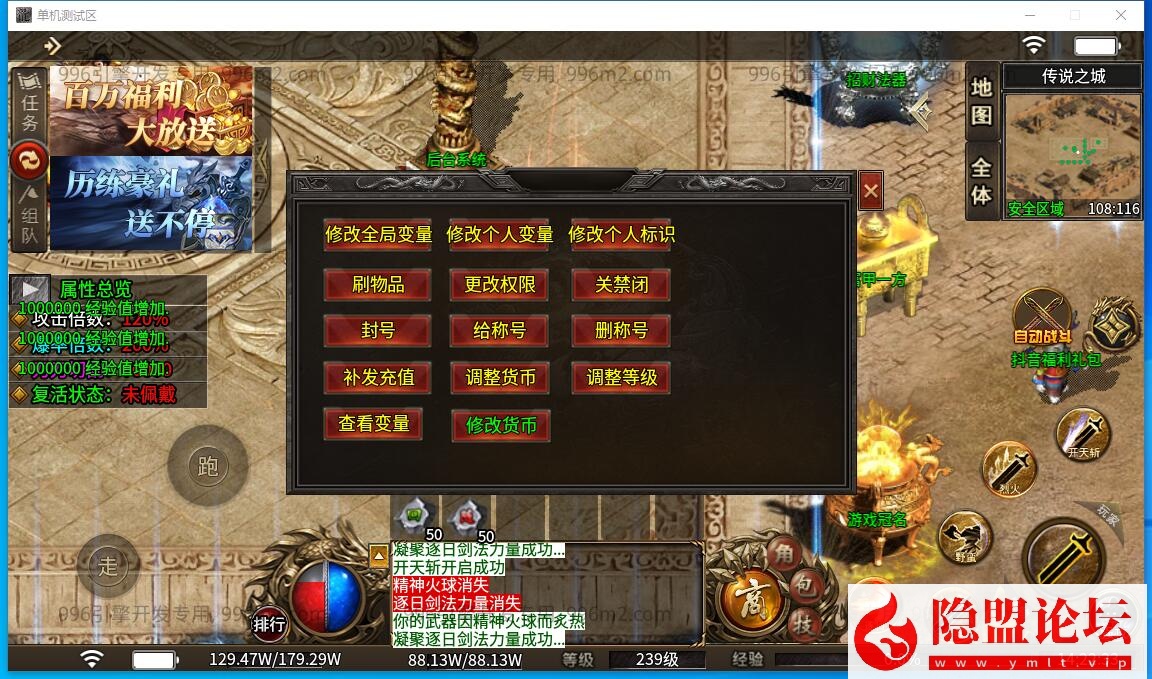Activate the 开天斩 skill icon
This screenshot has width=1152, height=679.
(1083, 432)
